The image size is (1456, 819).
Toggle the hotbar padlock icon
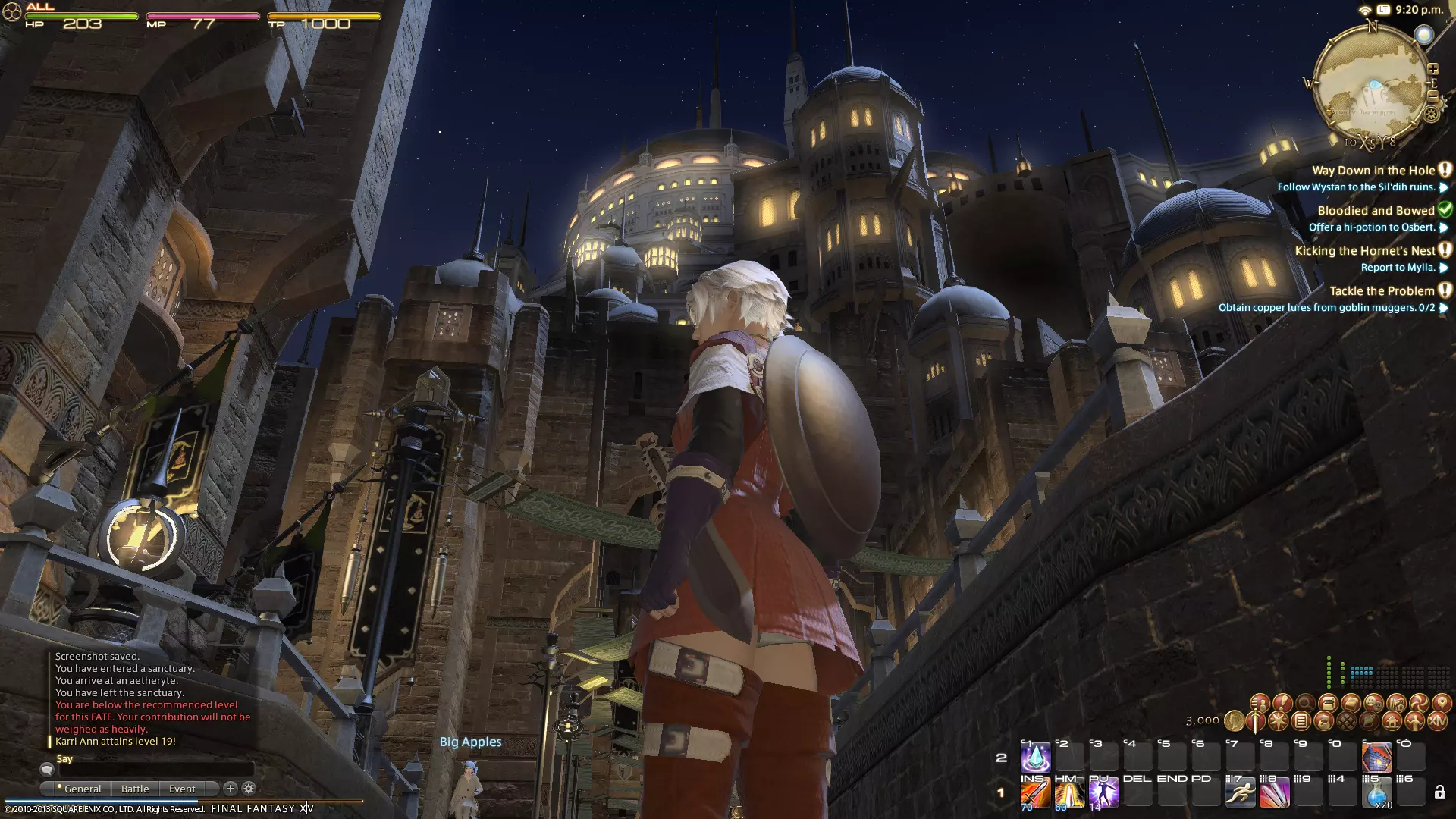(1439, 793)
